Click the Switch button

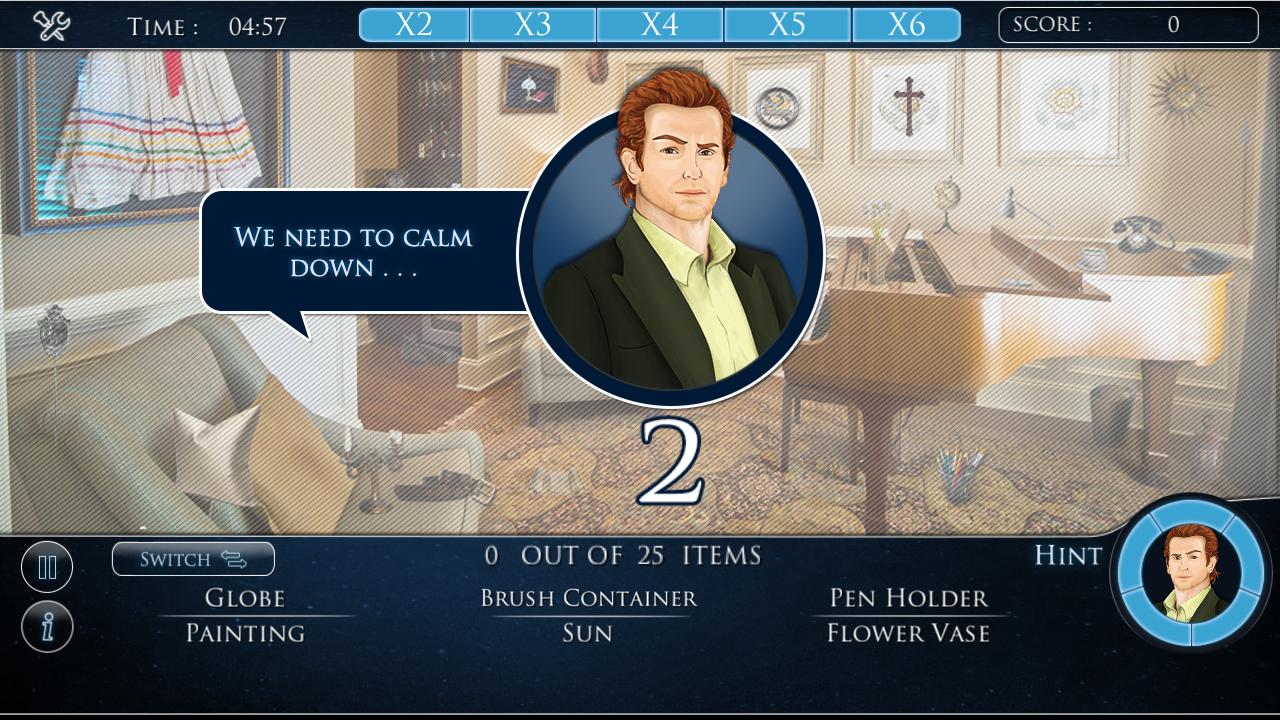tap(193, 559)
